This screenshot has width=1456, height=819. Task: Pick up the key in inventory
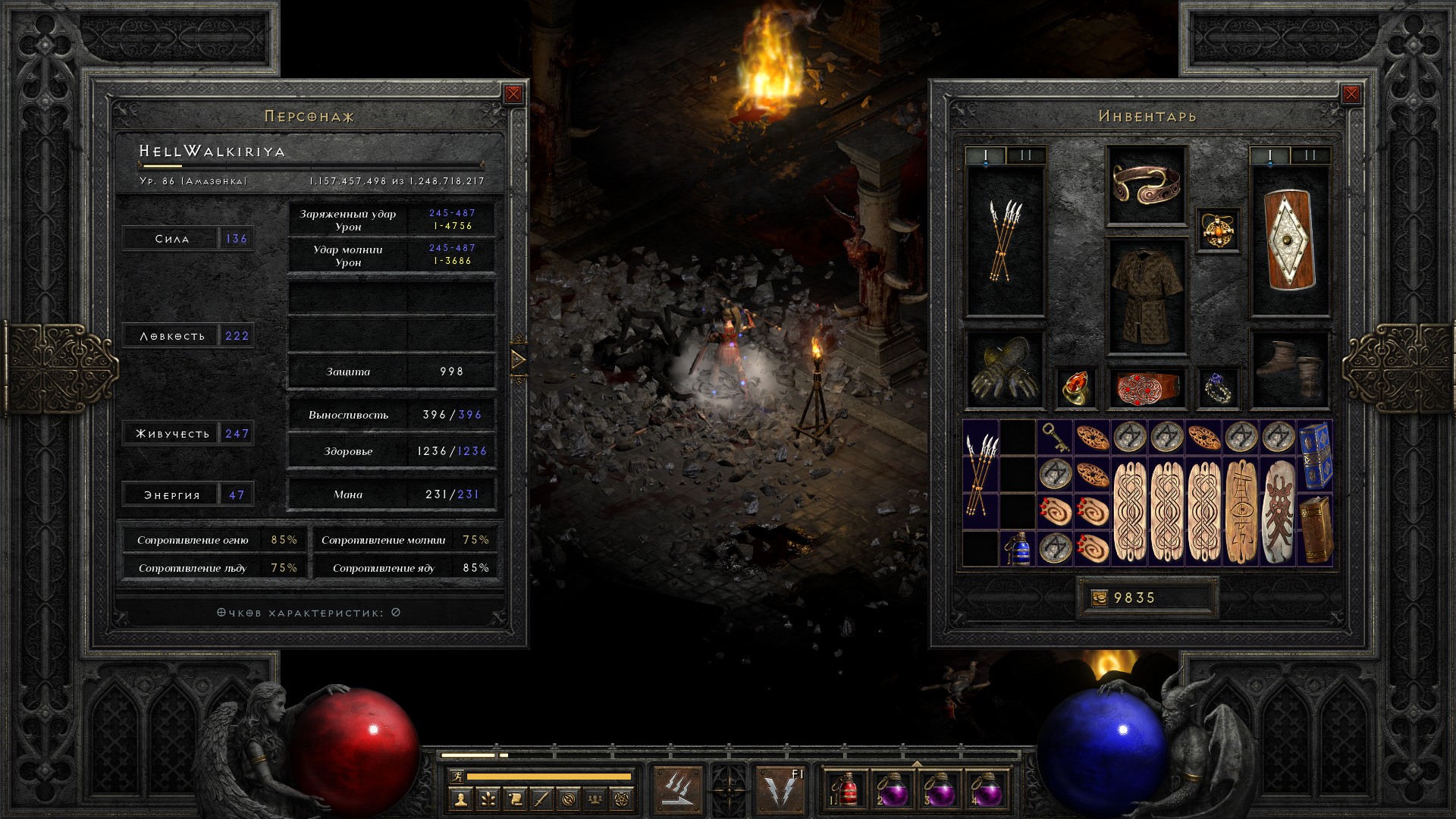tap(1054, 437)
